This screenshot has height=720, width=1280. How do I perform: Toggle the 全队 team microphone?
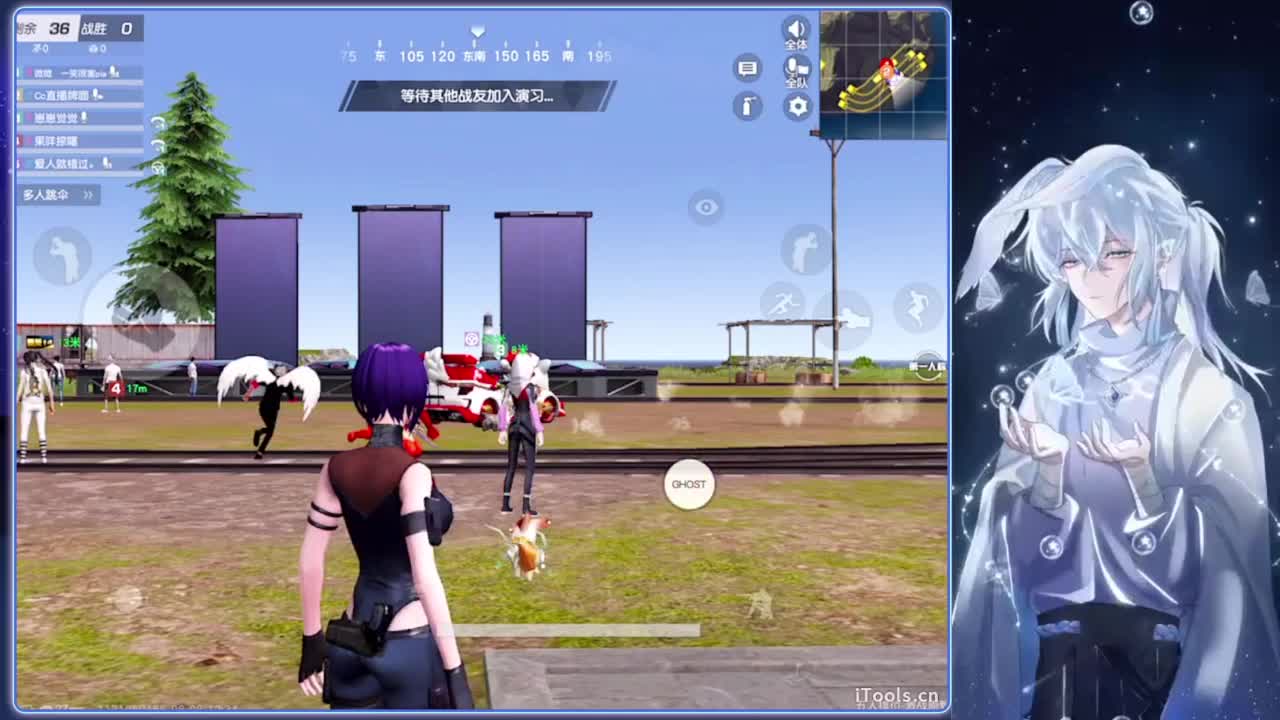(x=795, y=68)
